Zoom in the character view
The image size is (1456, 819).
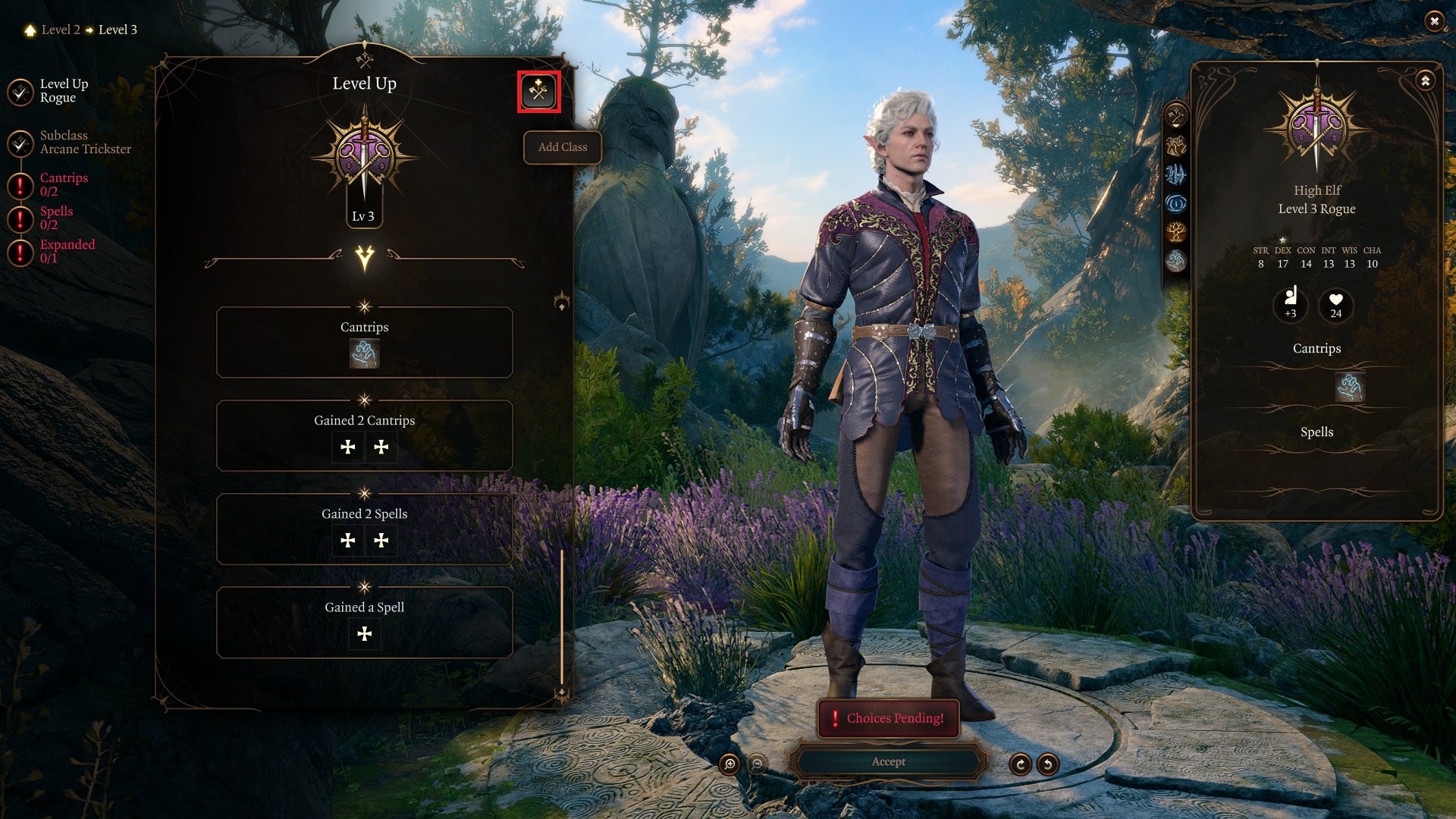(730, 764)
